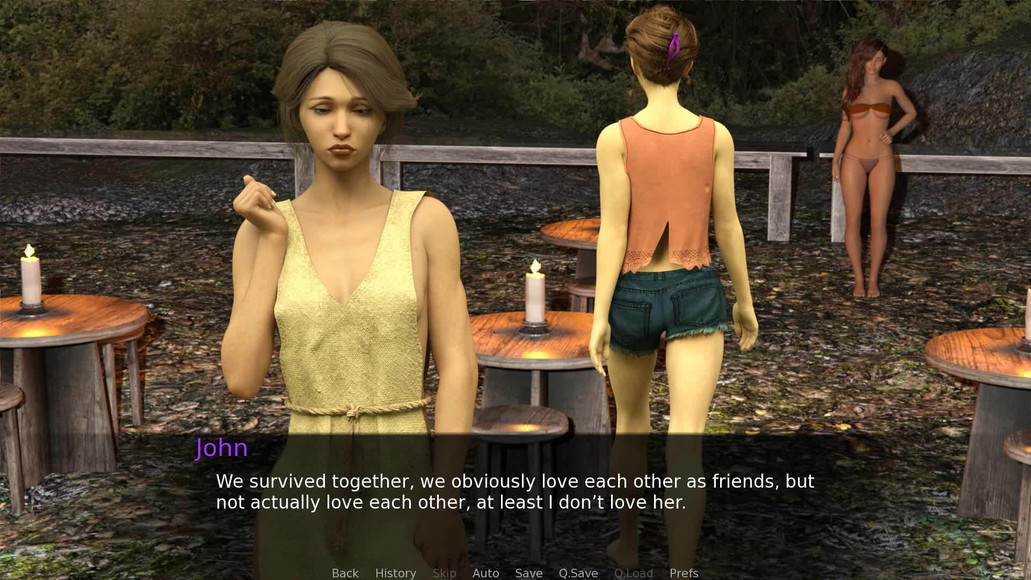This screenshot has height=580, width=1031.
Task: Go Back to previous dialogue line
Action: [345, 573]
